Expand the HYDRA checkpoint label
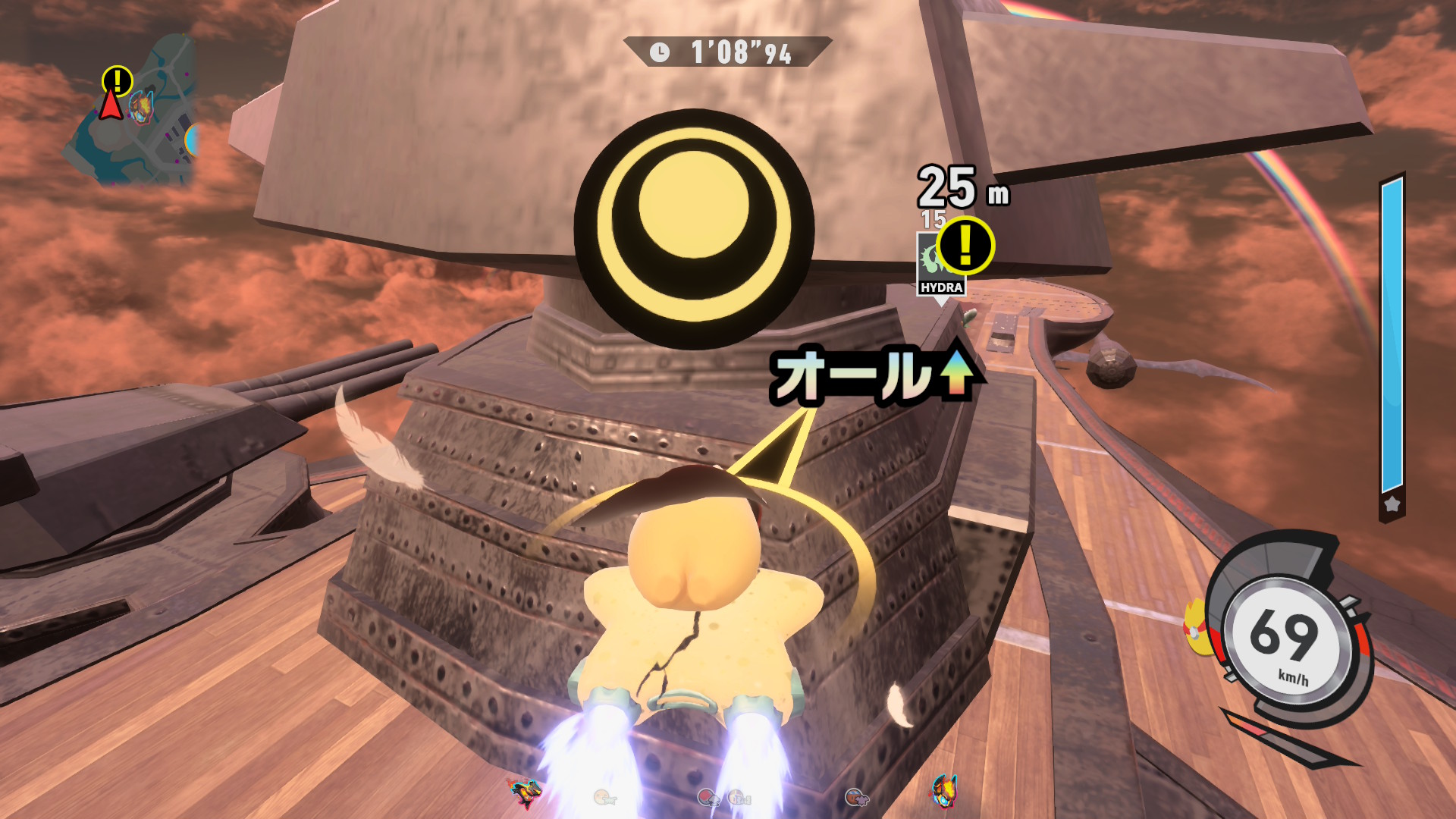The image size is (1456, 819). pyautogui.click(x=942, y=287)
